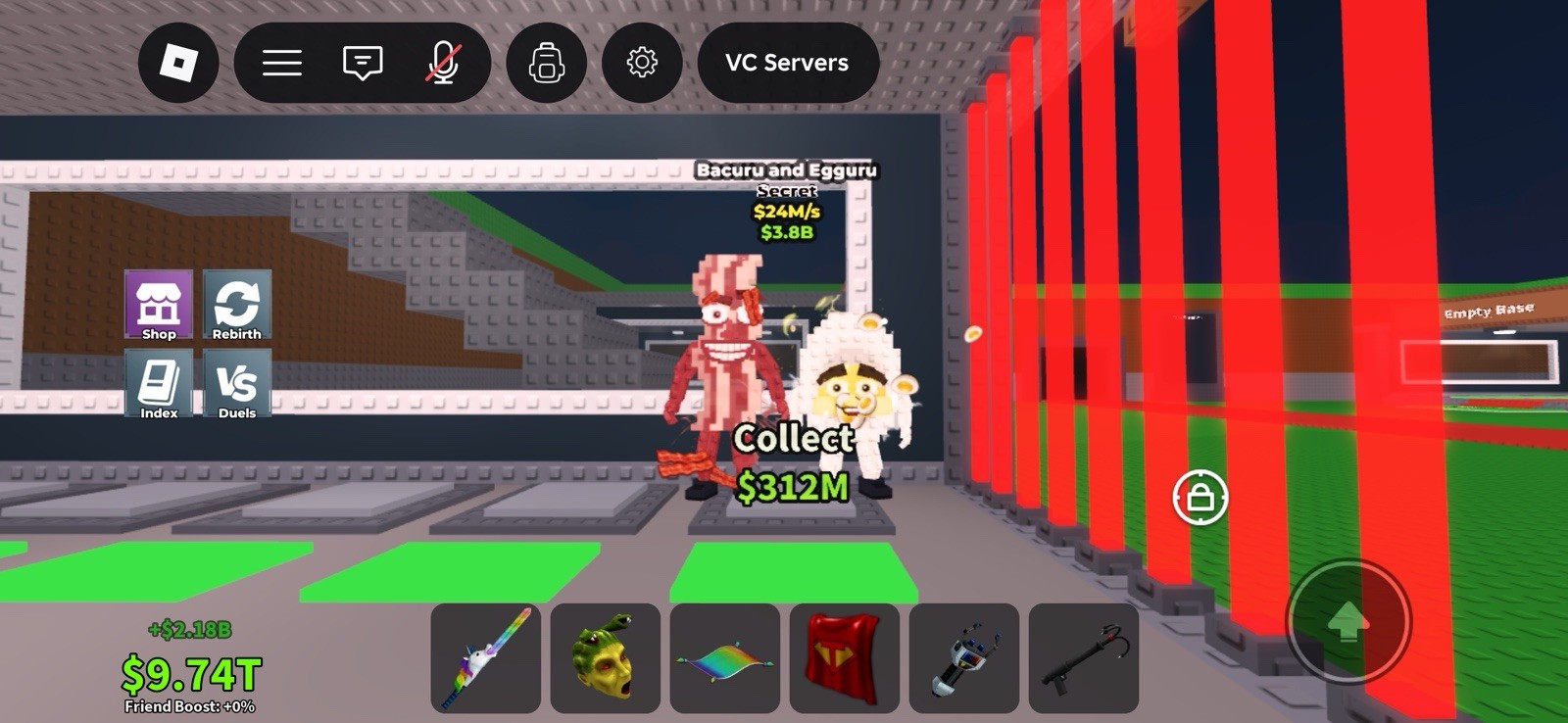Image resolution: width=1568 pixels, height=723 pixels.
Task: Open the Shop panel
Action: [159, 306]
